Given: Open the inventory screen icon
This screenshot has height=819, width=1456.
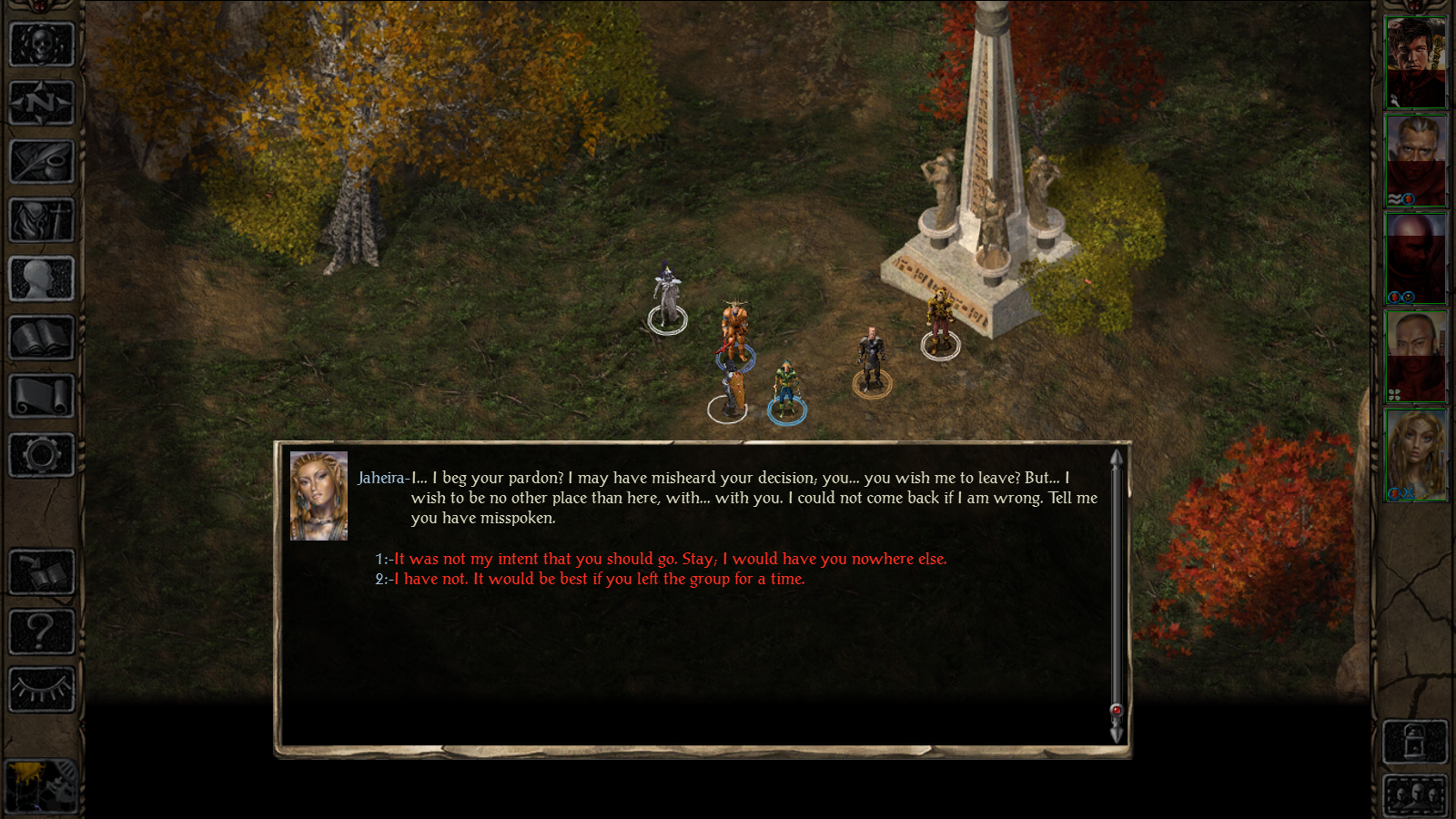Looking at the screenshot, I should click(x=41, y=219).
